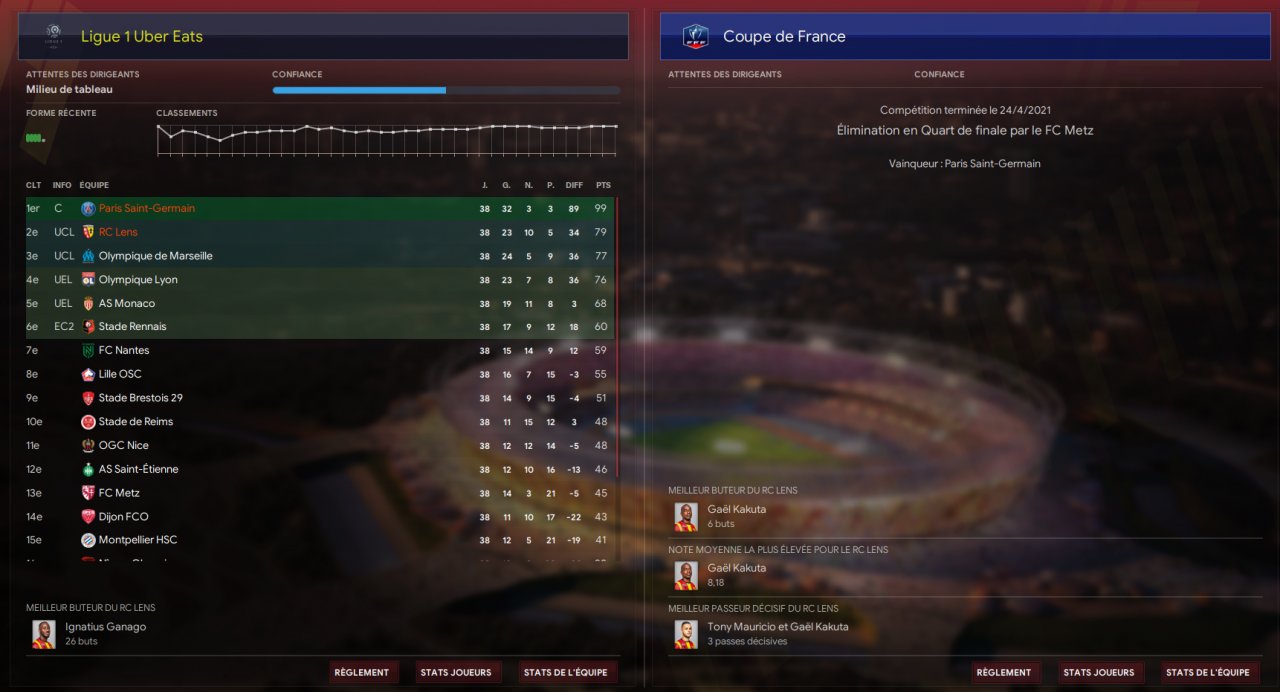Open the Stade Brestois 29 row
The width and height of the screenshot is (1280, 692).
tap(140, 398)
